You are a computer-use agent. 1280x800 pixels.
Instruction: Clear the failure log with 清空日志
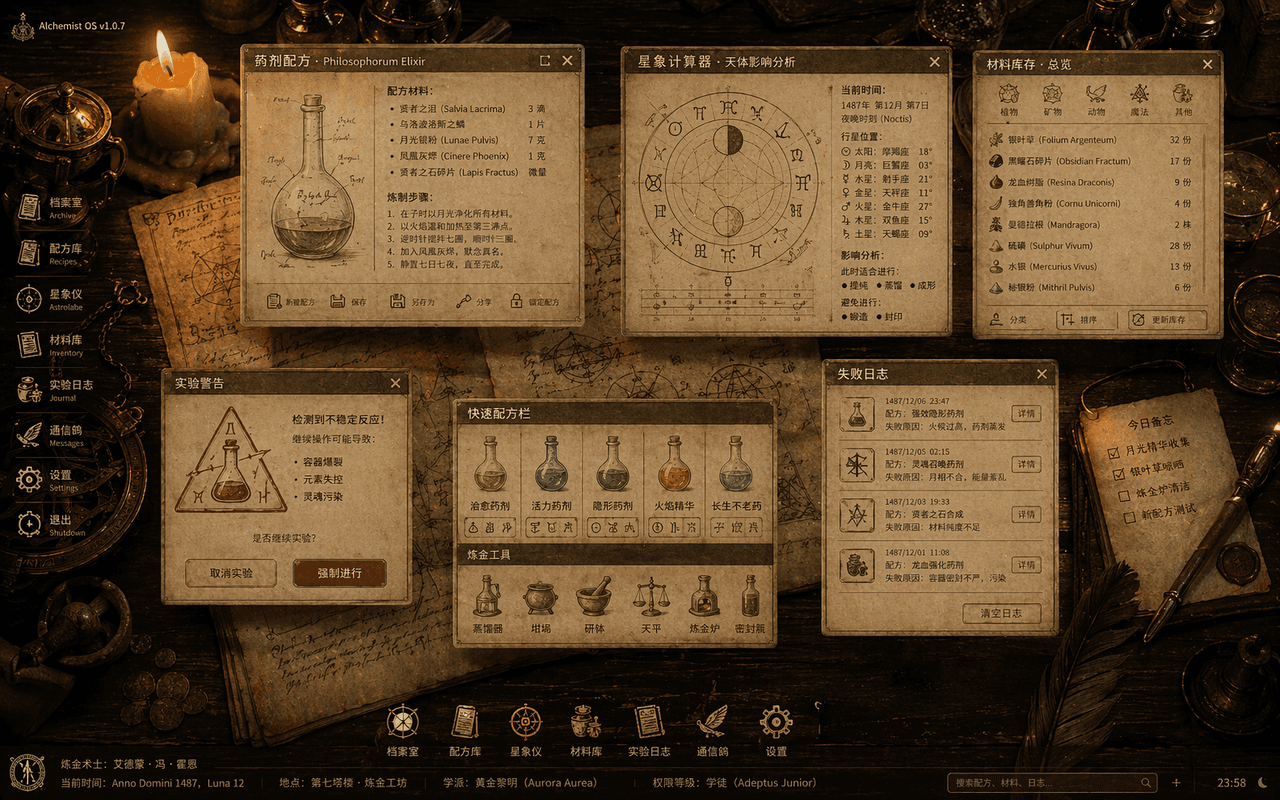(x=1001, y=613)
